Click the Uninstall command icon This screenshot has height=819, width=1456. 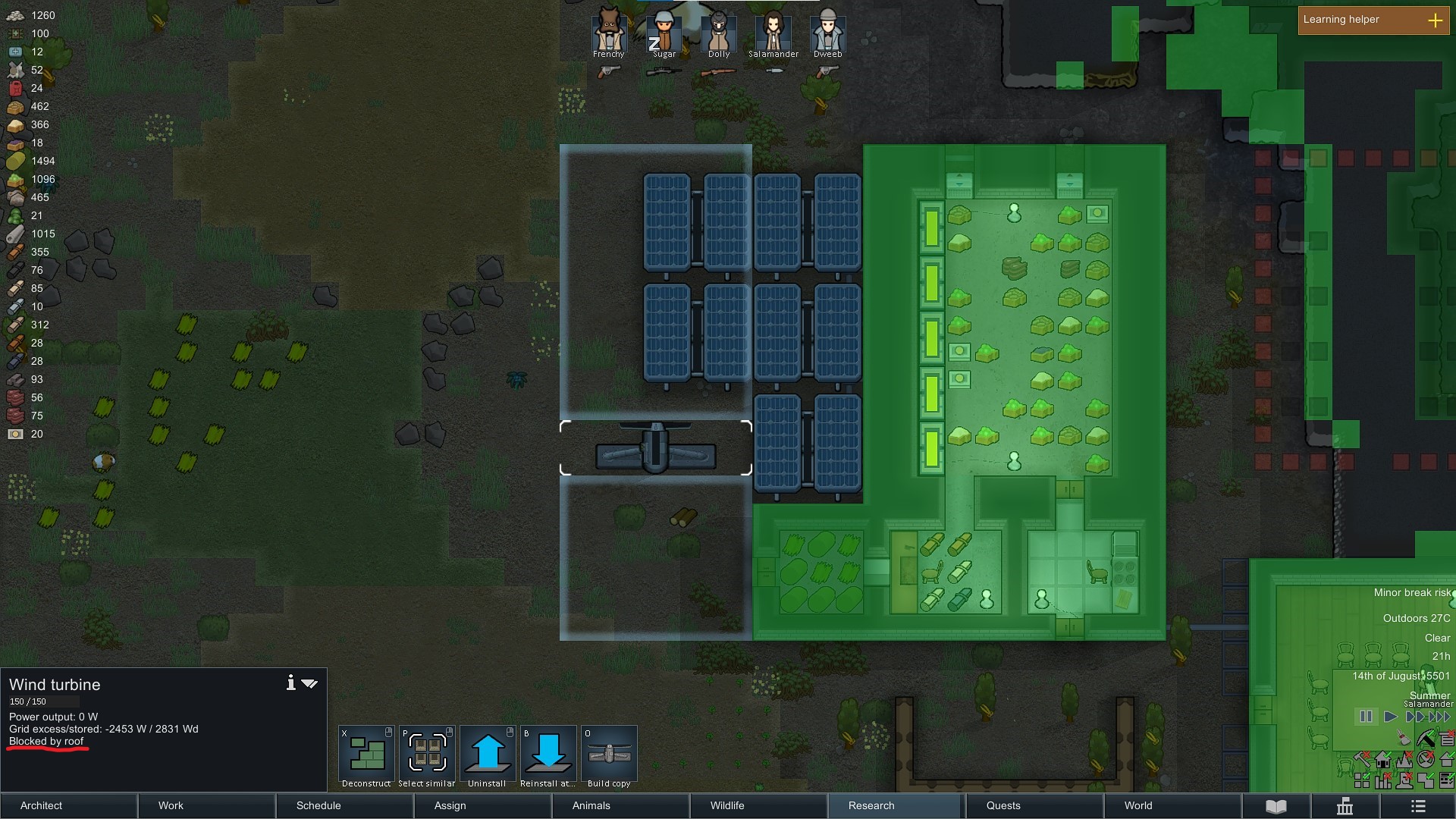(487, 754)
